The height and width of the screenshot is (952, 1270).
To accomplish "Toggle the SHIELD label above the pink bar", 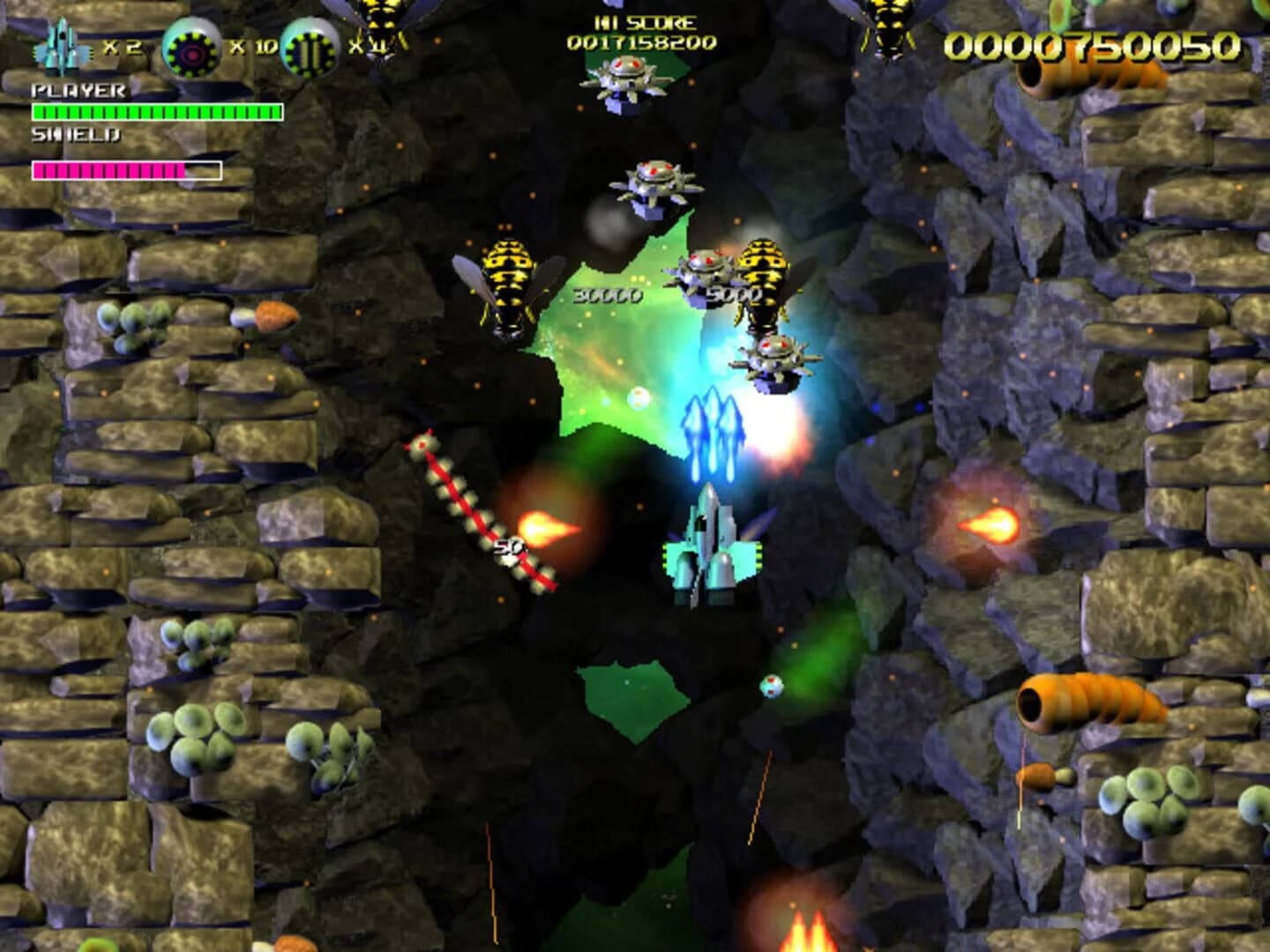I will (x=75, y=137).
